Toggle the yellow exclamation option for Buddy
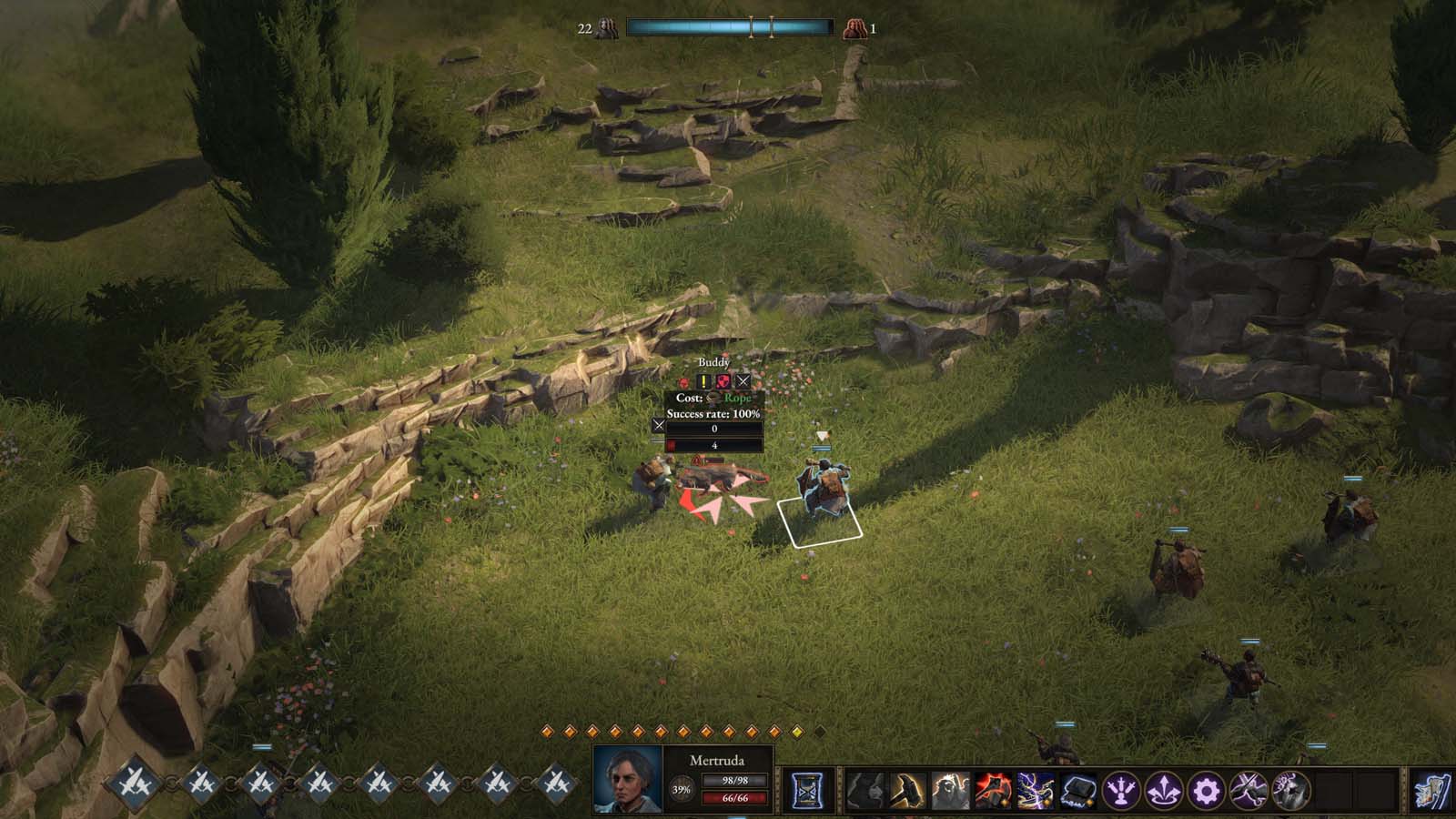1456x819 pixels. click(703, 381)
